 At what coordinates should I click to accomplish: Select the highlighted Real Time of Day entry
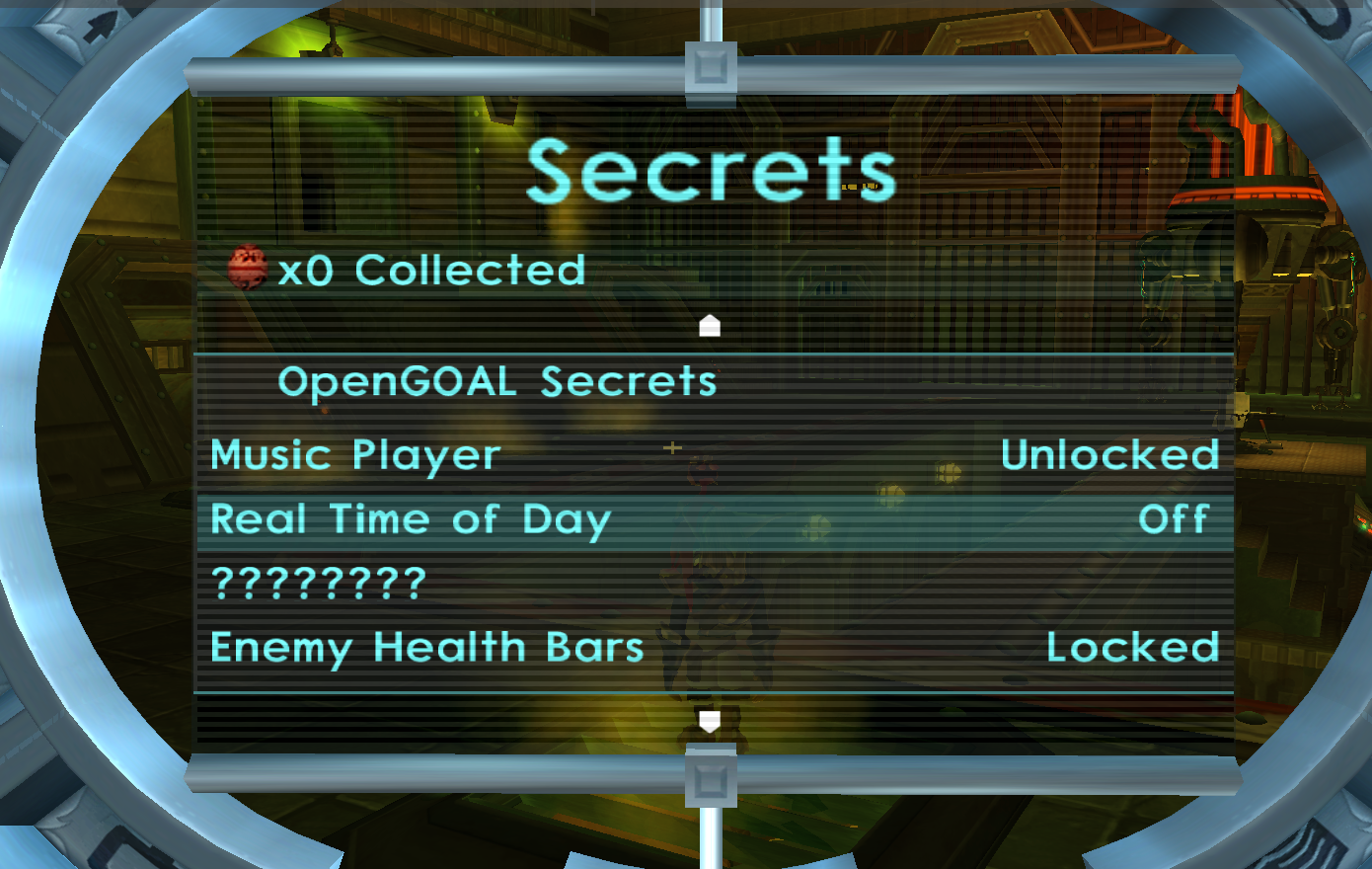click(412, 518)
